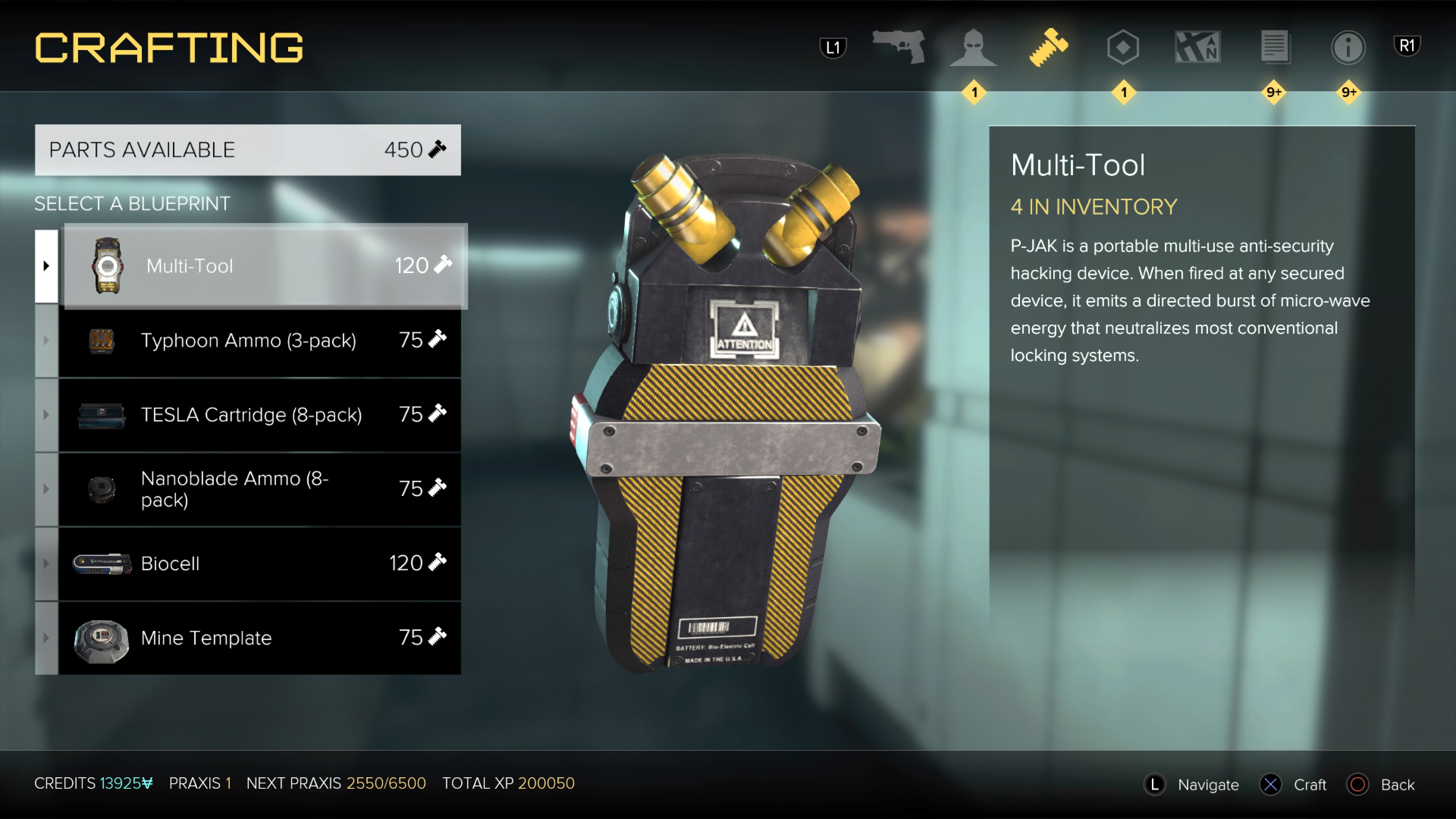The width and height of the screenshot is (1456, 819).
Task: Pick the Nanoblade Ammo (8-pack) blueprint
Action: pyautogui.click(x=259, y=489)
